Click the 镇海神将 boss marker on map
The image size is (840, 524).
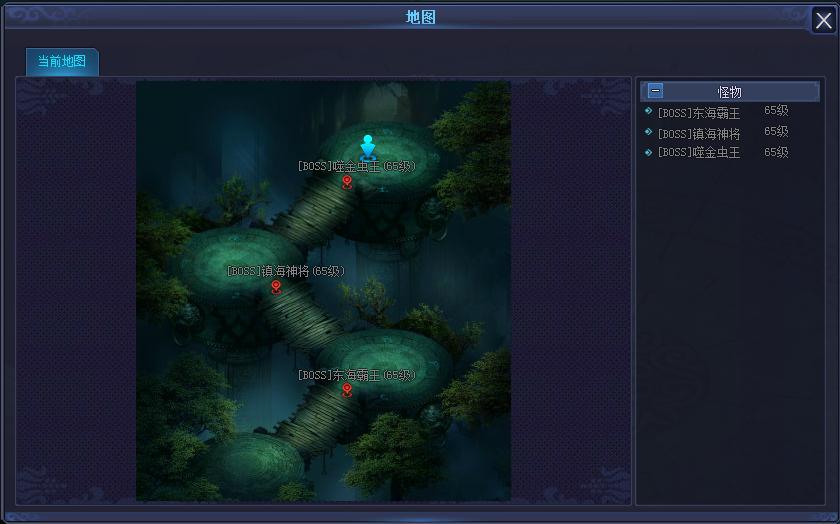[x=276, y=287]
